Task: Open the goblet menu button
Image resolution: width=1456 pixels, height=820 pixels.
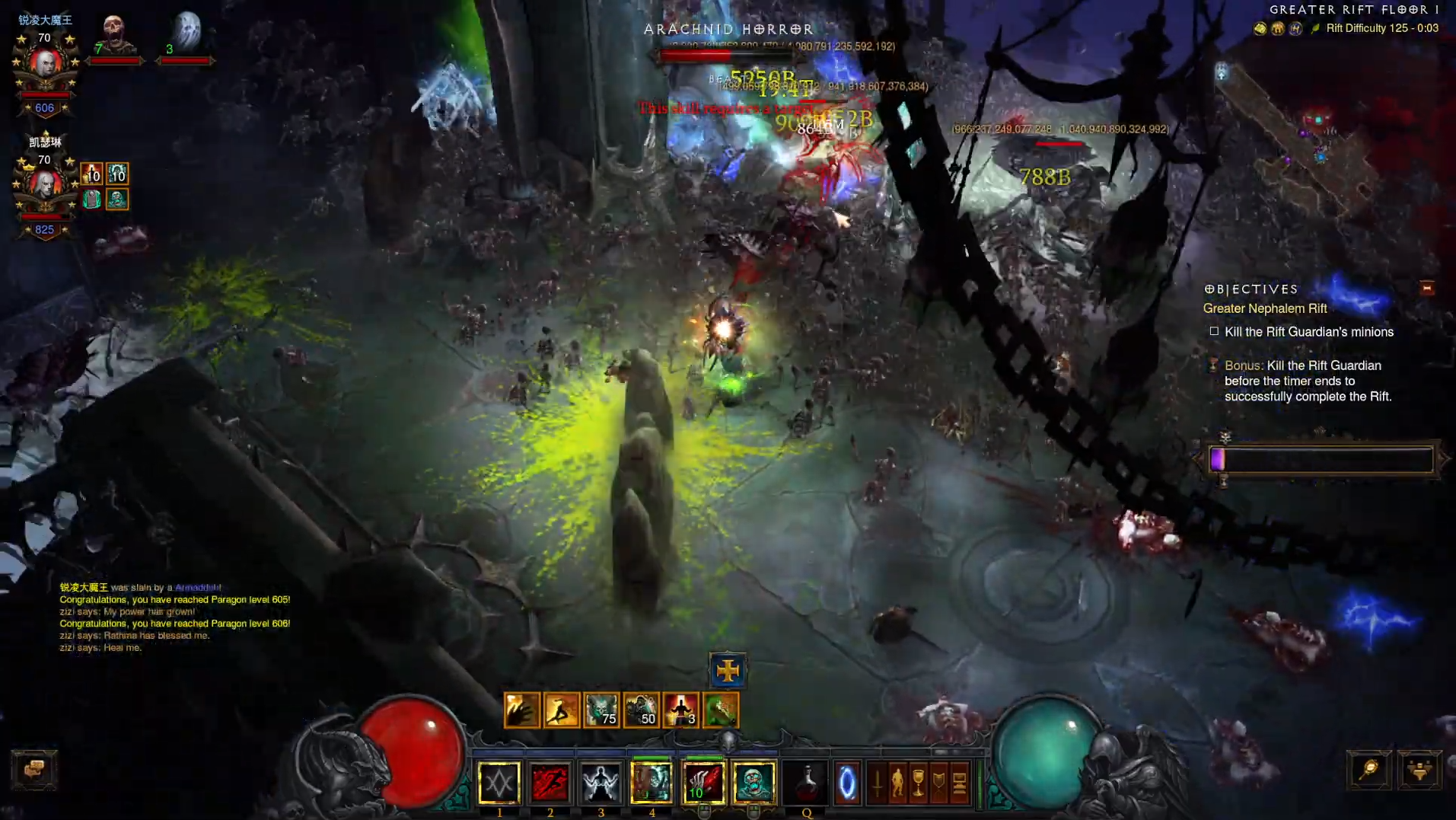Action: (x=919, y=783)
